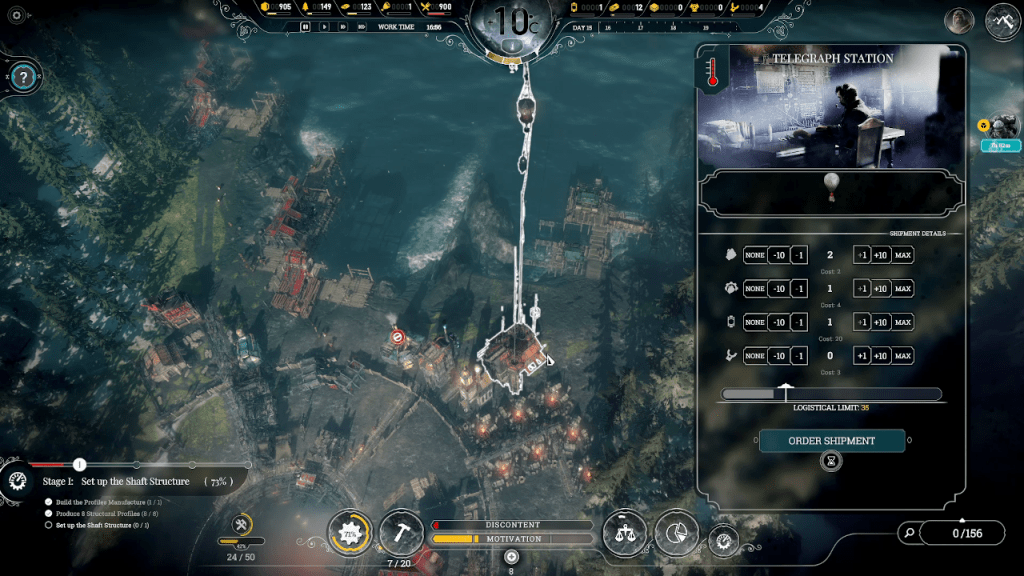This screenshot has height=576, width=1024.
Task: Pause the game with the pause speed button
Action: pos(305,27)
